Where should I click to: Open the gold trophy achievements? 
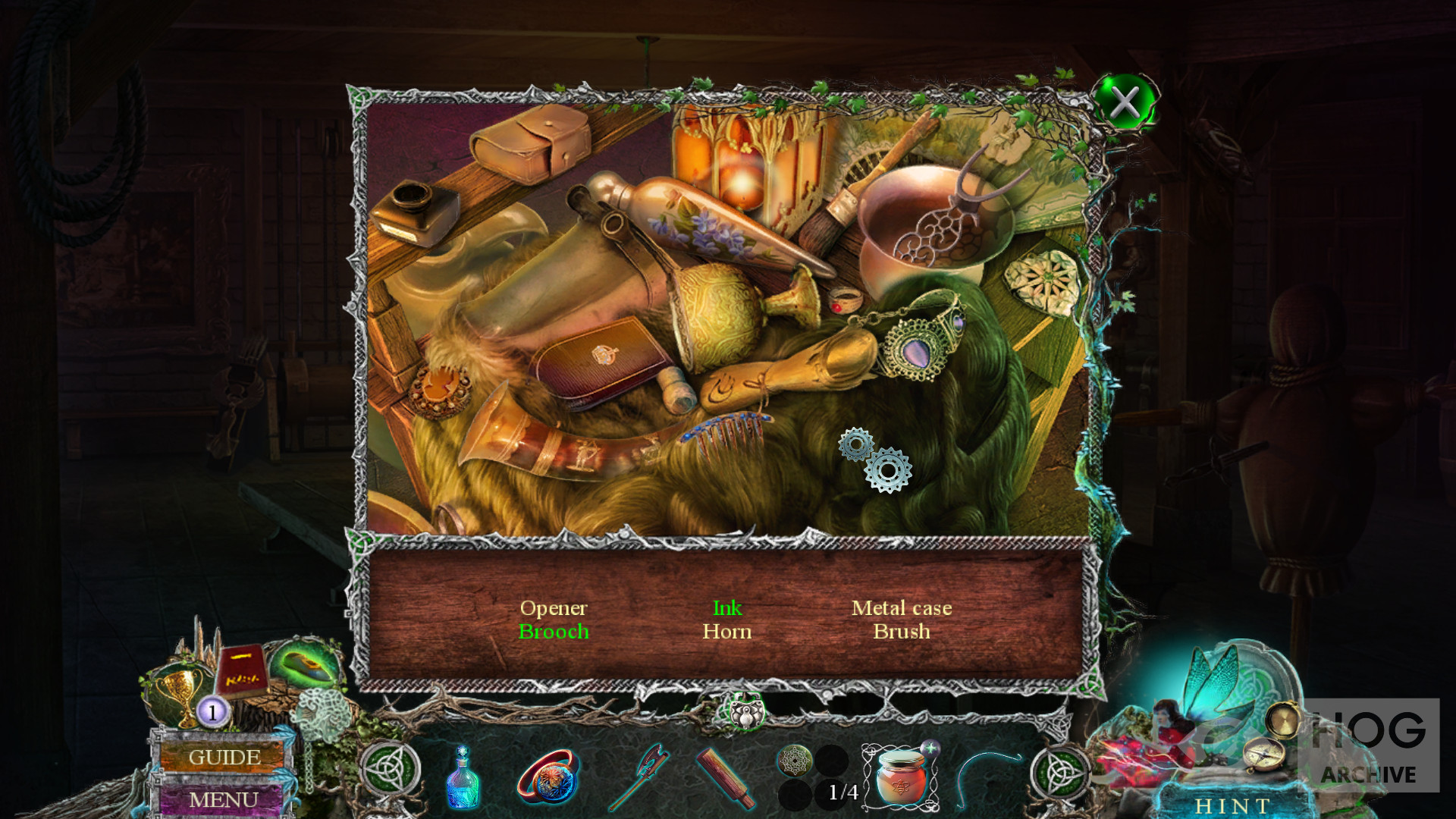pos(179,692)
